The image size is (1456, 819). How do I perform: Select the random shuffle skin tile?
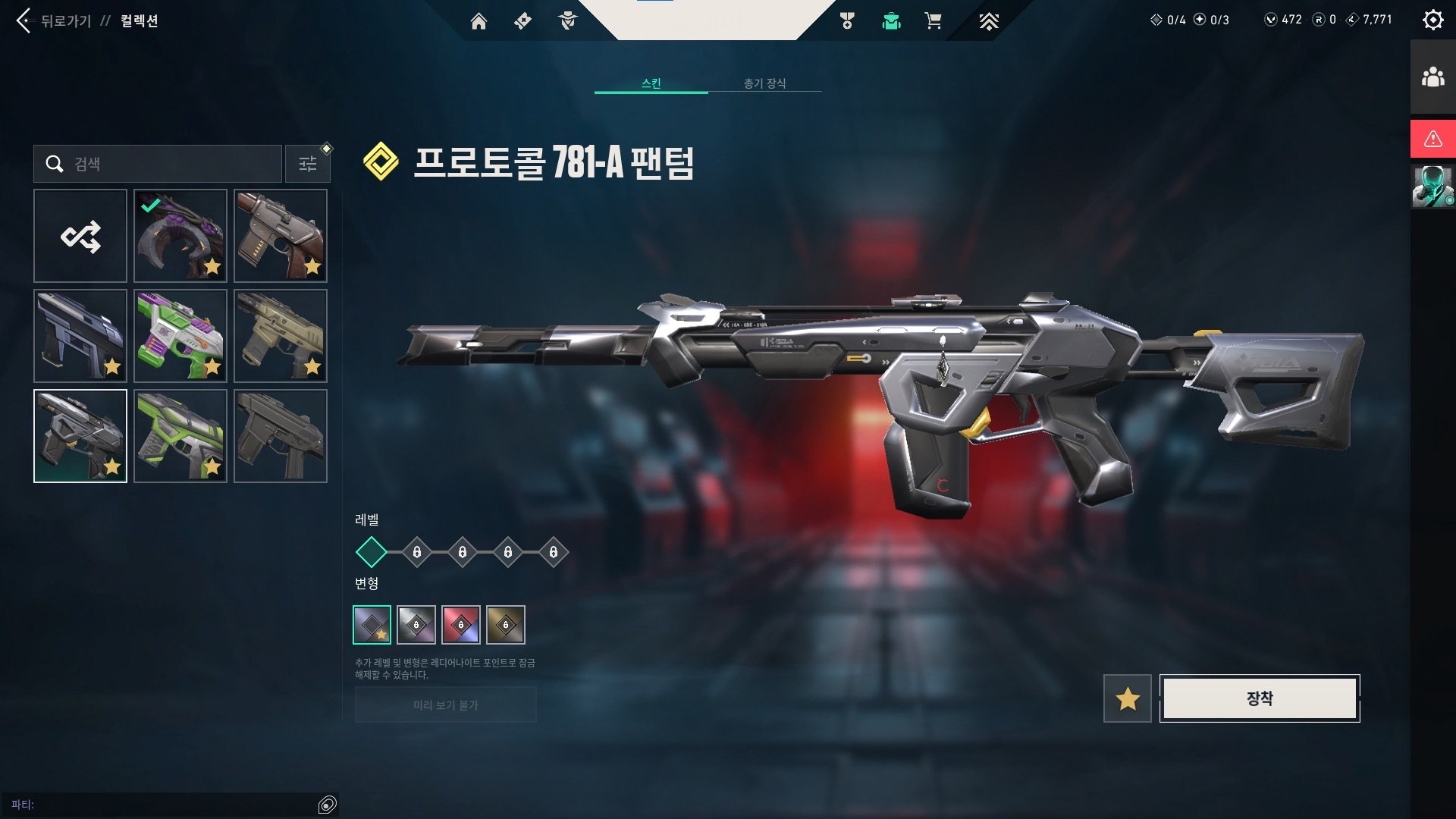pos(80,236)
